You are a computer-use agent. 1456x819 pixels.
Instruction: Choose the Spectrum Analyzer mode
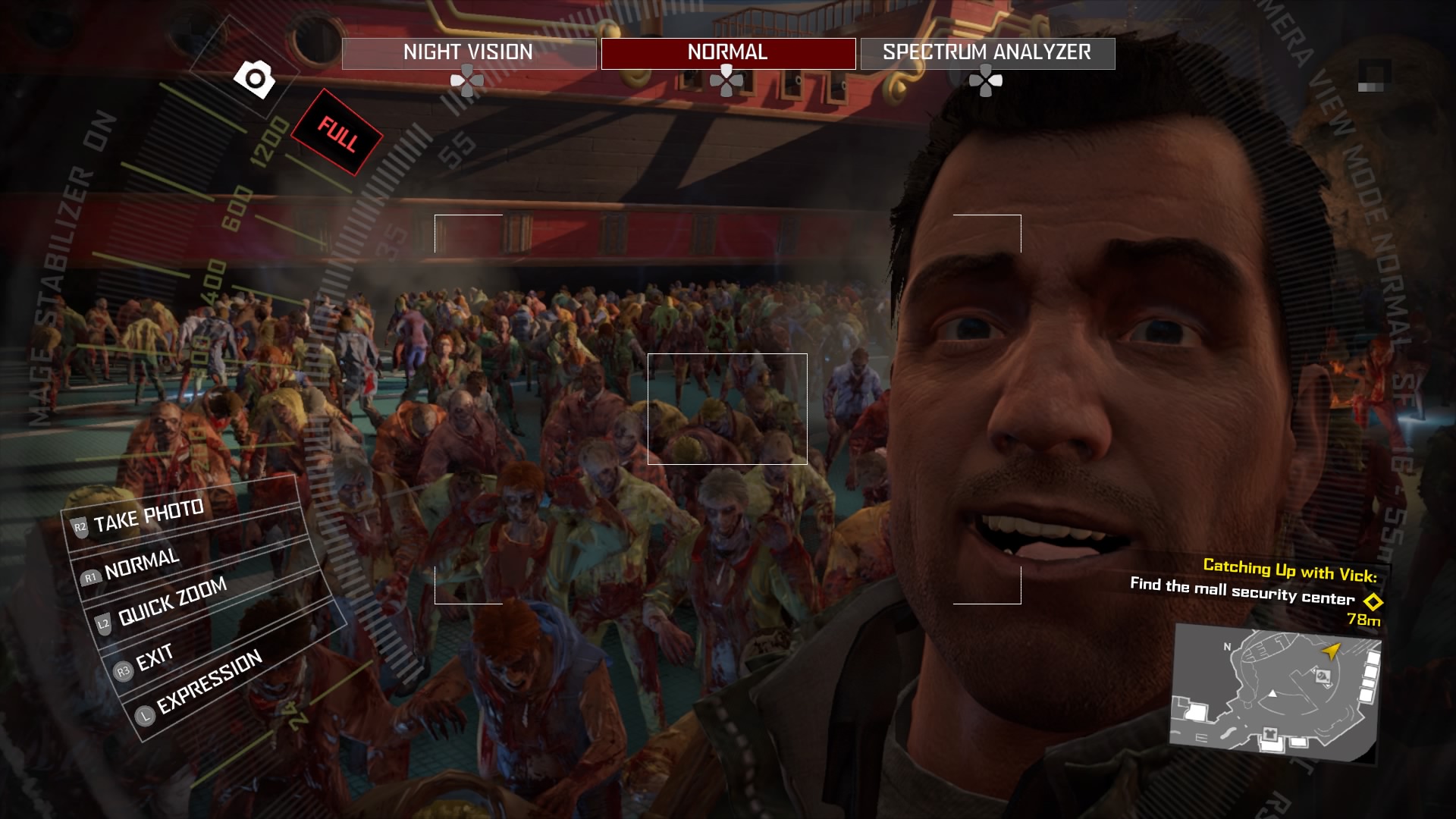[987, 53]
